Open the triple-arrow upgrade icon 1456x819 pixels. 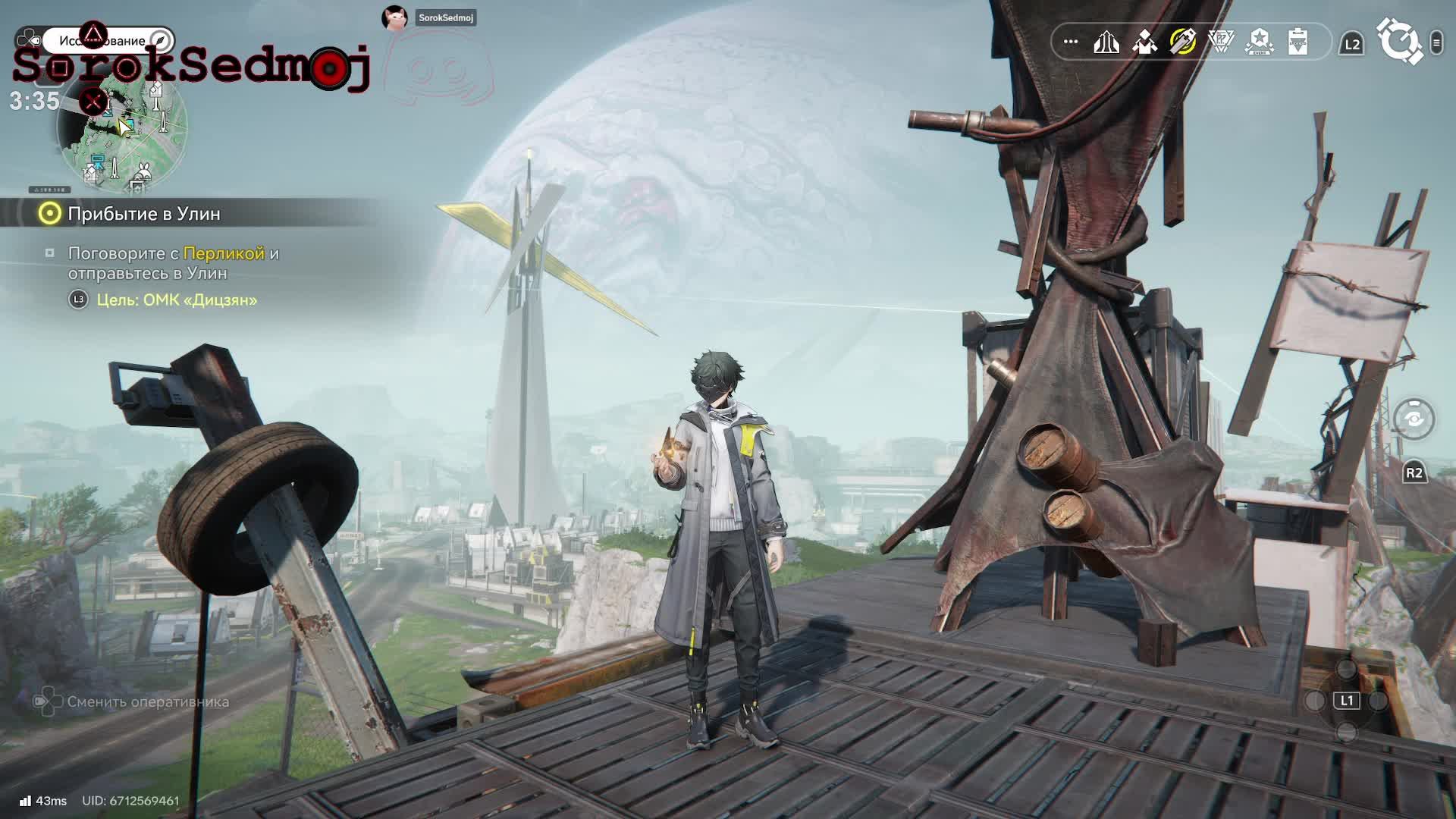1106,42
